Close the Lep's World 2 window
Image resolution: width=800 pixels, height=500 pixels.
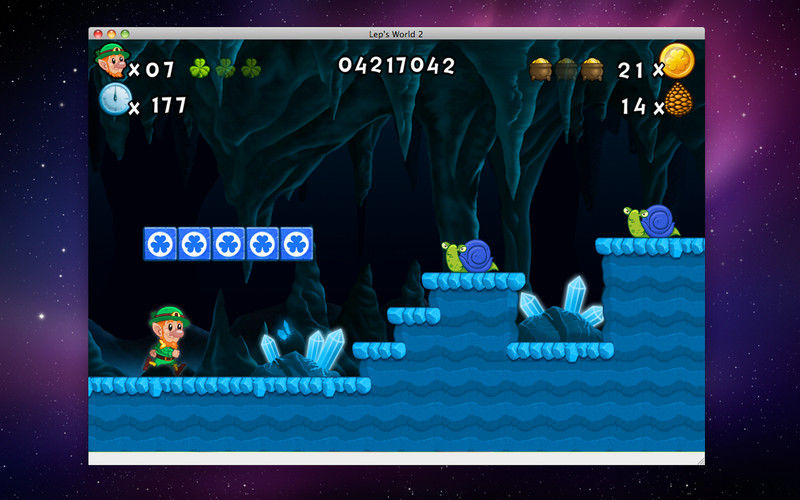tap(97, 34)
